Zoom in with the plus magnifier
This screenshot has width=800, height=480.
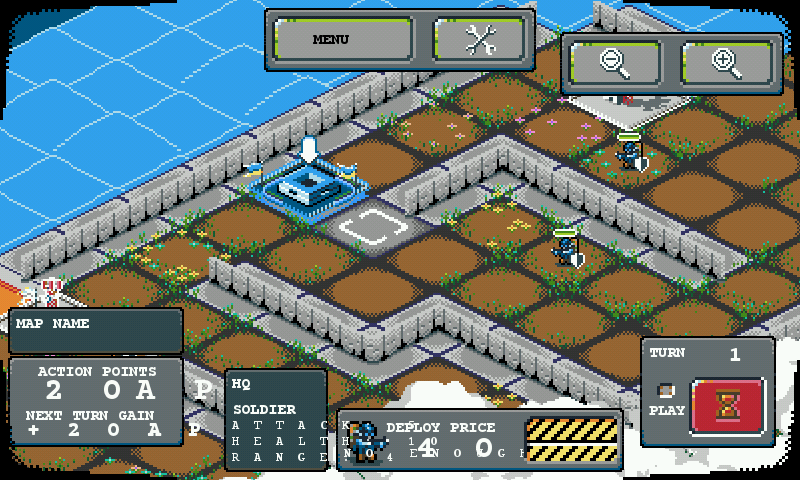(x=727, y=63)
